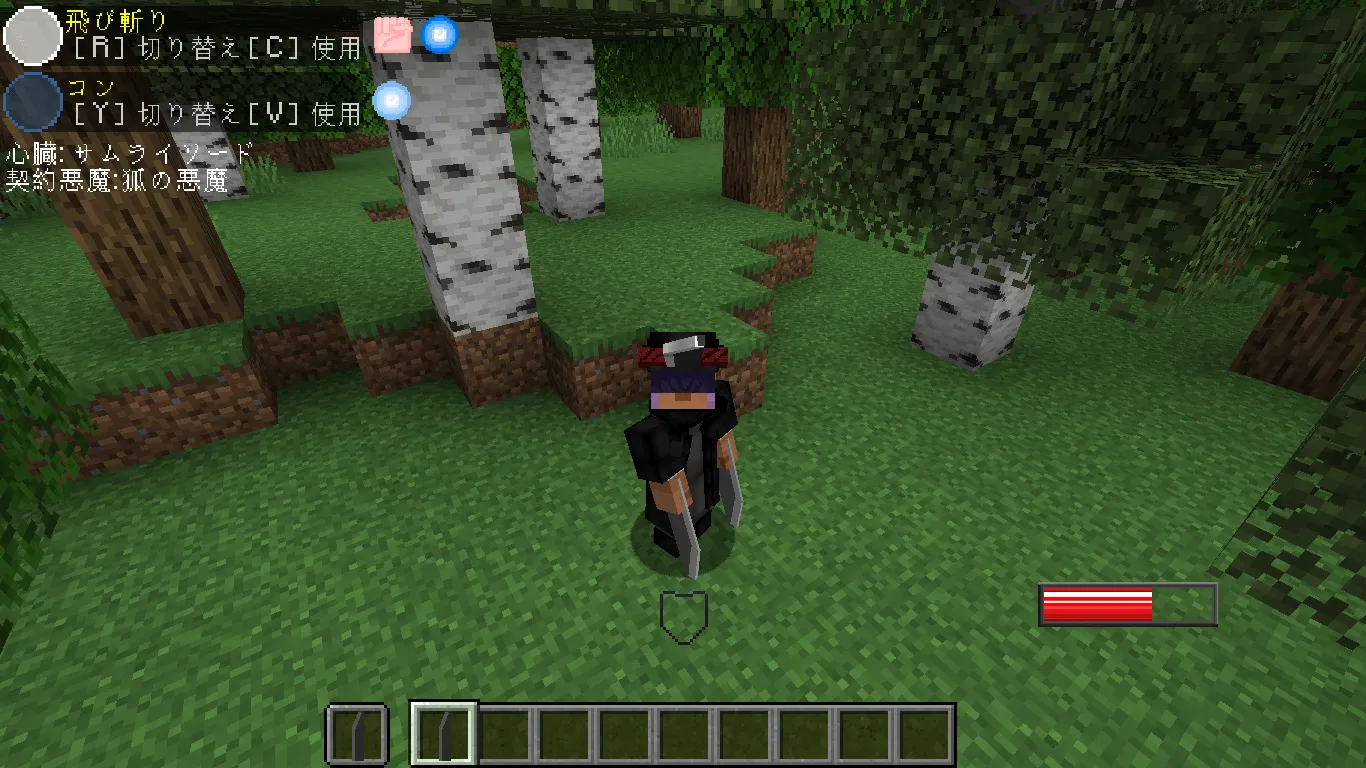Click the glowing blue orb near the birch tree

(390, 100)
